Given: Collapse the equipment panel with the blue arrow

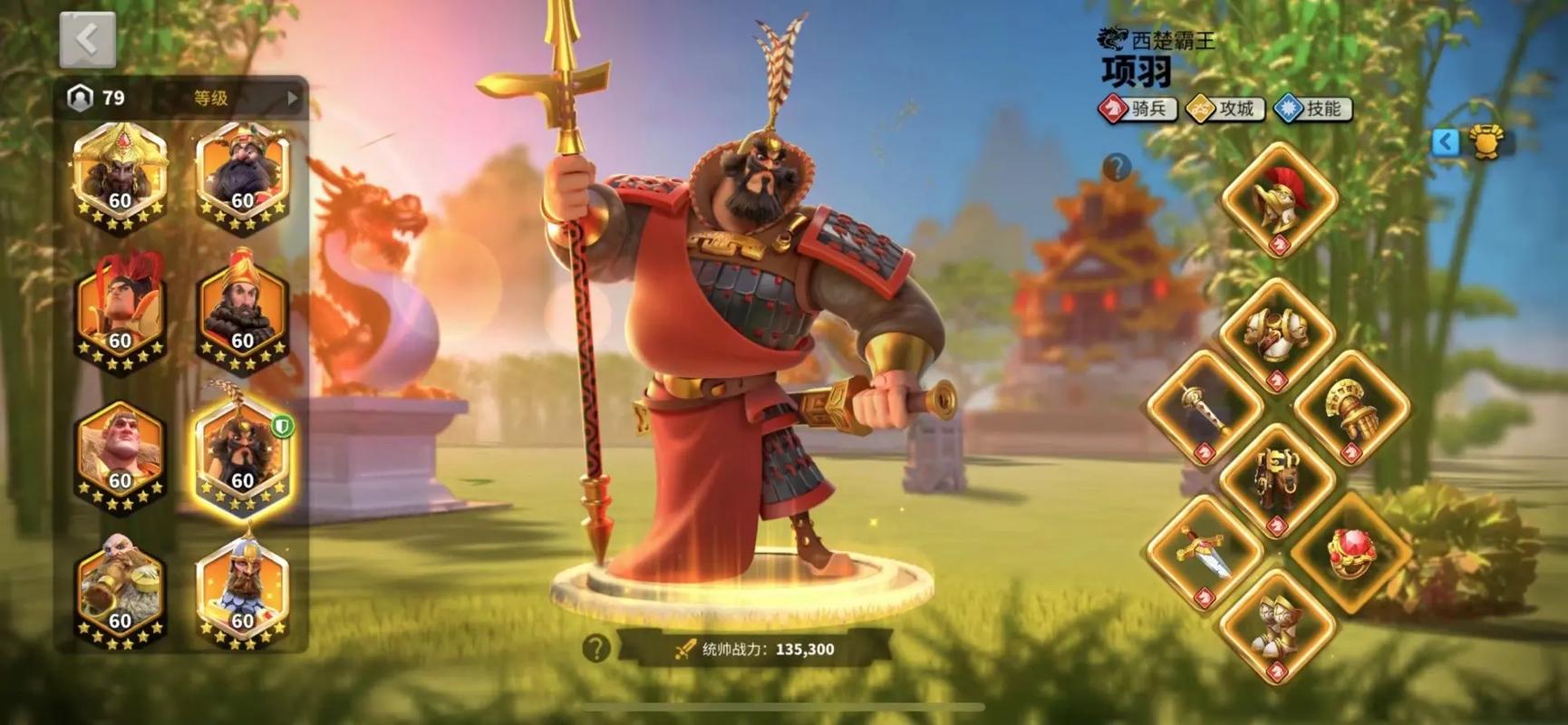Looking at the screenshot, I should click(1446, 142).
